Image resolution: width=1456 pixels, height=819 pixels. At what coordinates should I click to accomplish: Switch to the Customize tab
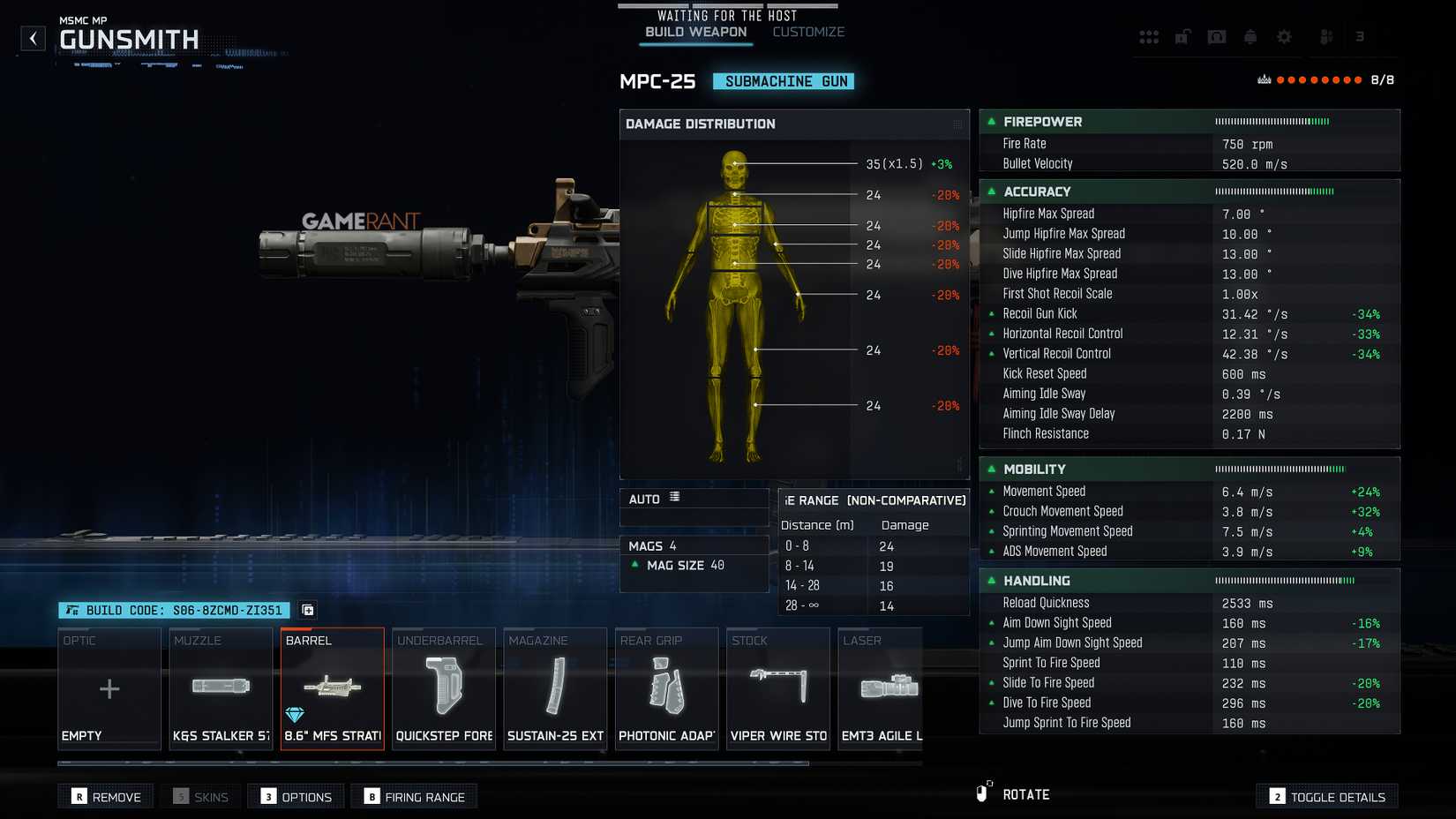click(x=808, y=31)
